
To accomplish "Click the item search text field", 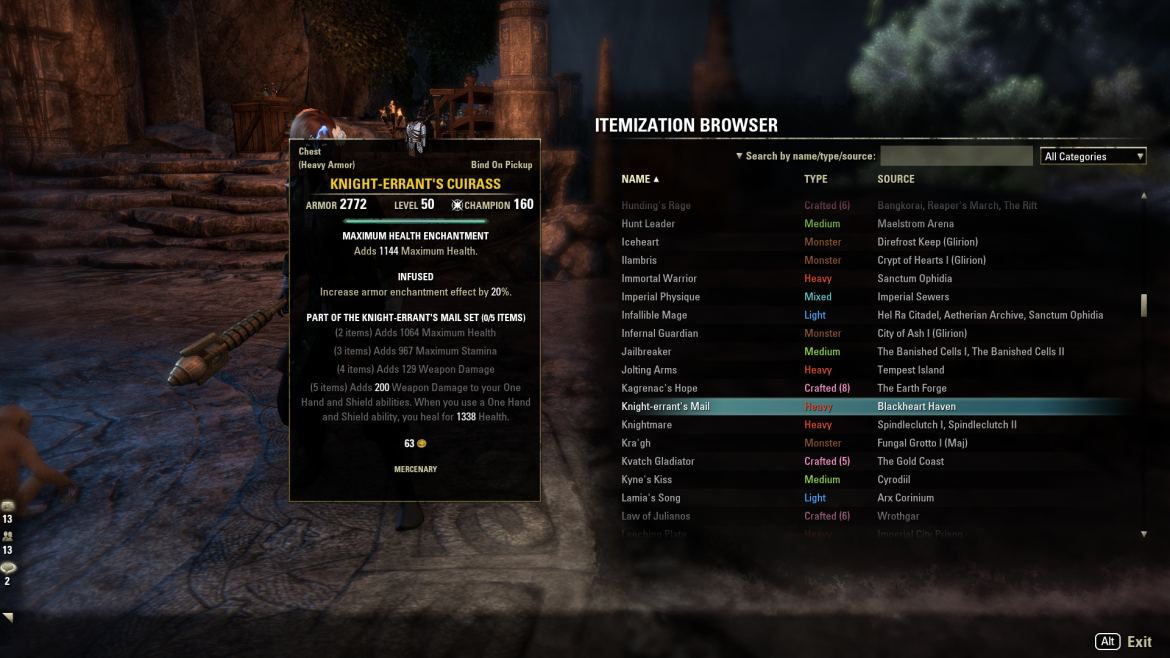I will coord(956,156).
